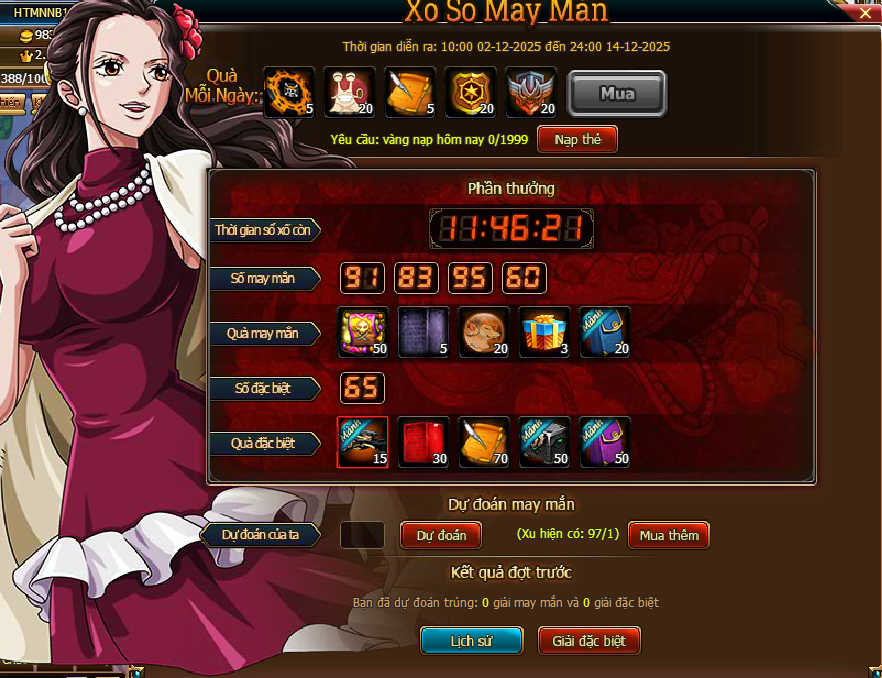882x678 pixels.
Task: Inspect the purple bag special prize
Action: point(605,442)
